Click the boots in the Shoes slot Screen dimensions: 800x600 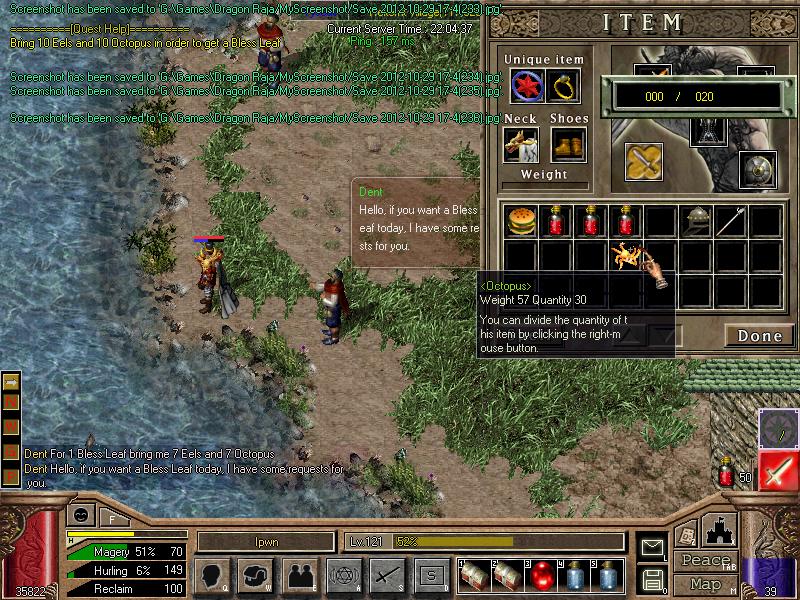568,145
